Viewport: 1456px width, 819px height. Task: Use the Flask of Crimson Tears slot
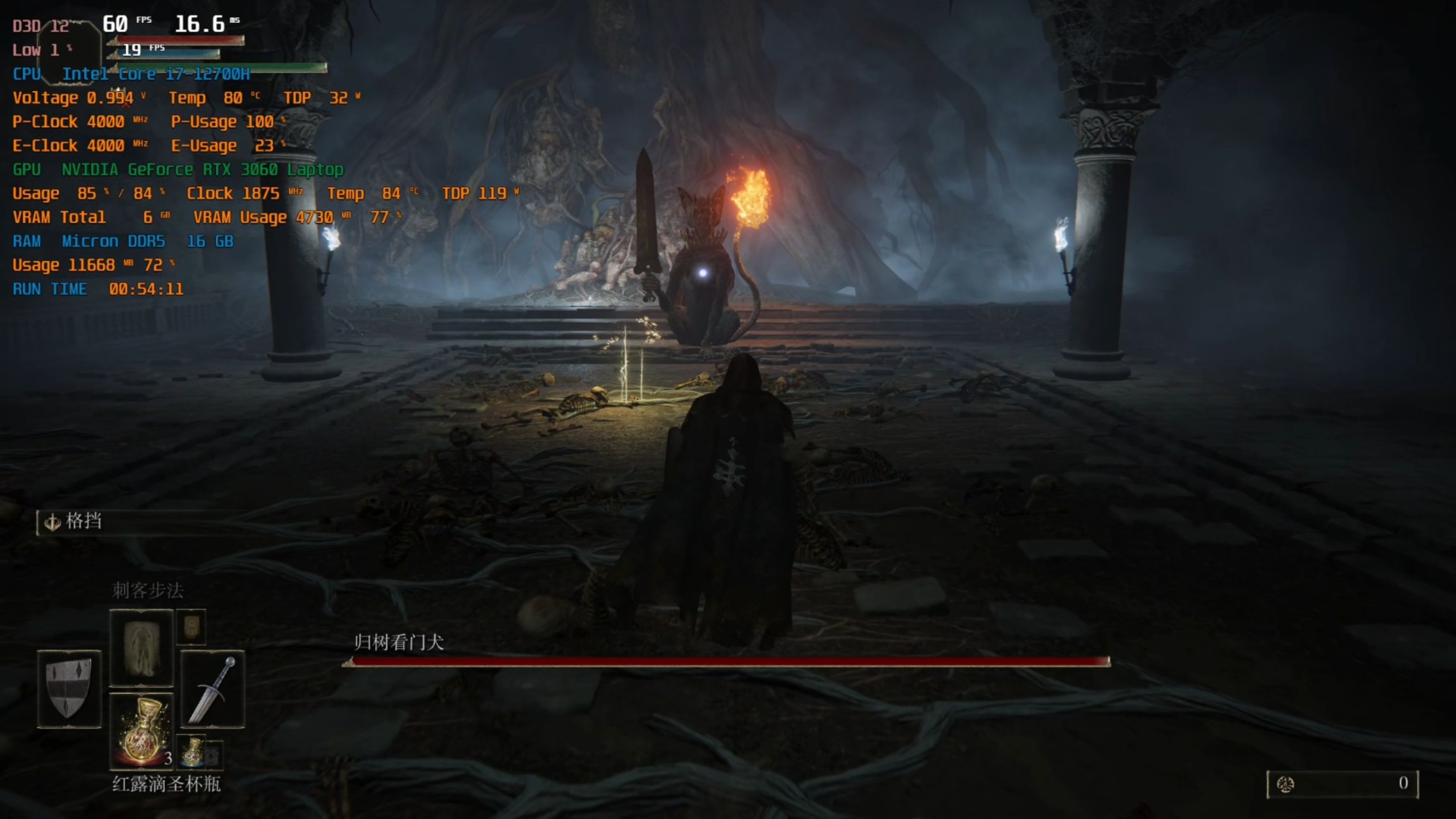click(142, 731)
